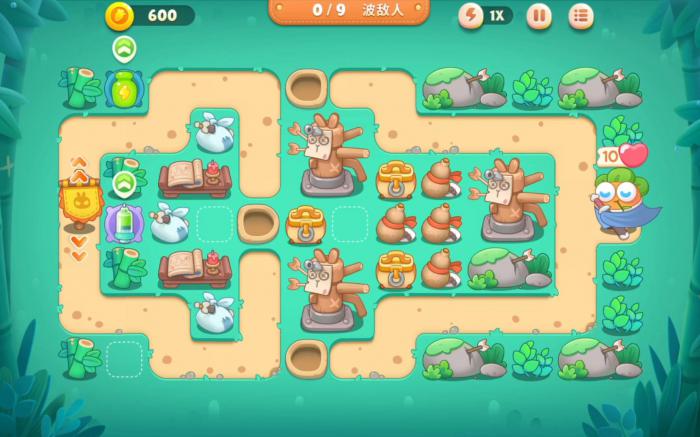Screen dimensions: 700x437
Task: Open the list menu button
Action: point(581,15)
